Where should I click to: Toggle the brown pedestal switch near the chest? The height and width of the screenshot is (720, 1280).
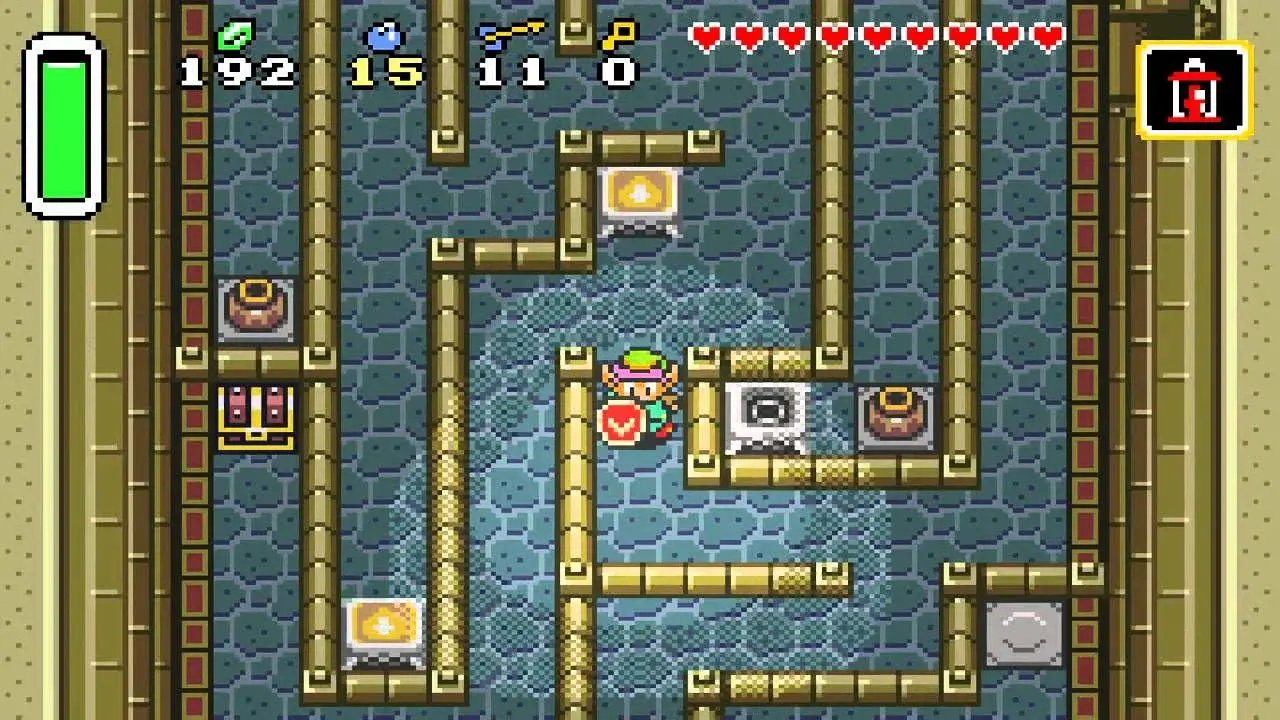[x=257, y=308]
